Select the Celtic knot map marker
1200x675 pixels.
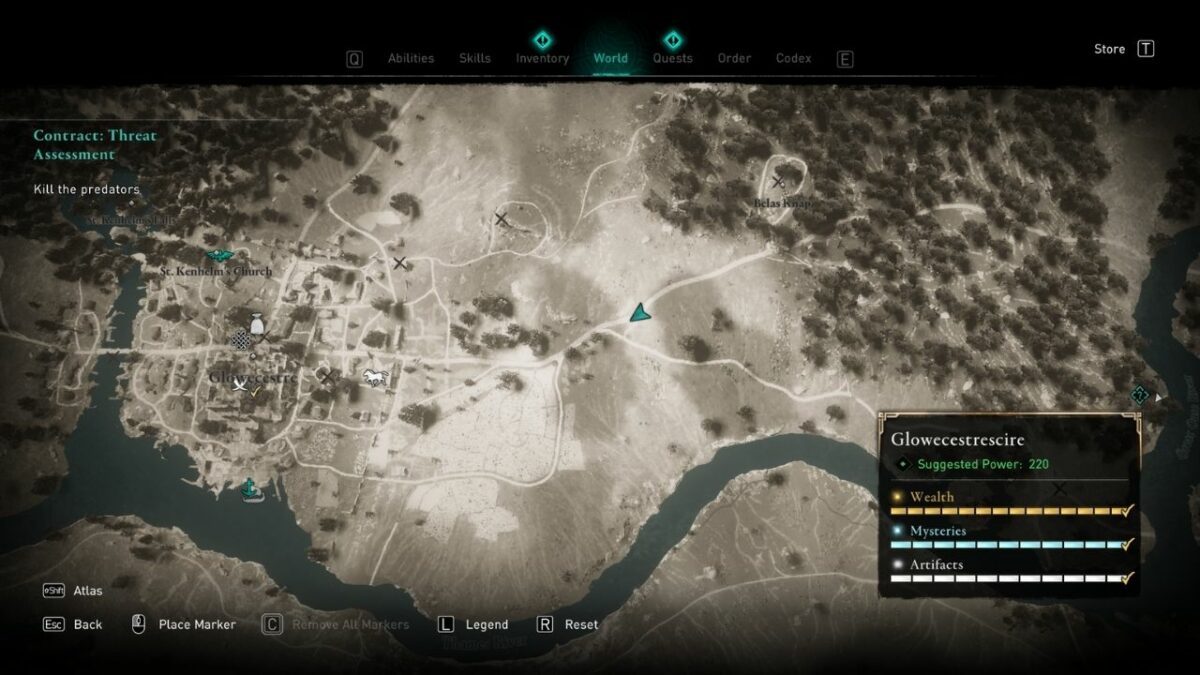point(240,341)
